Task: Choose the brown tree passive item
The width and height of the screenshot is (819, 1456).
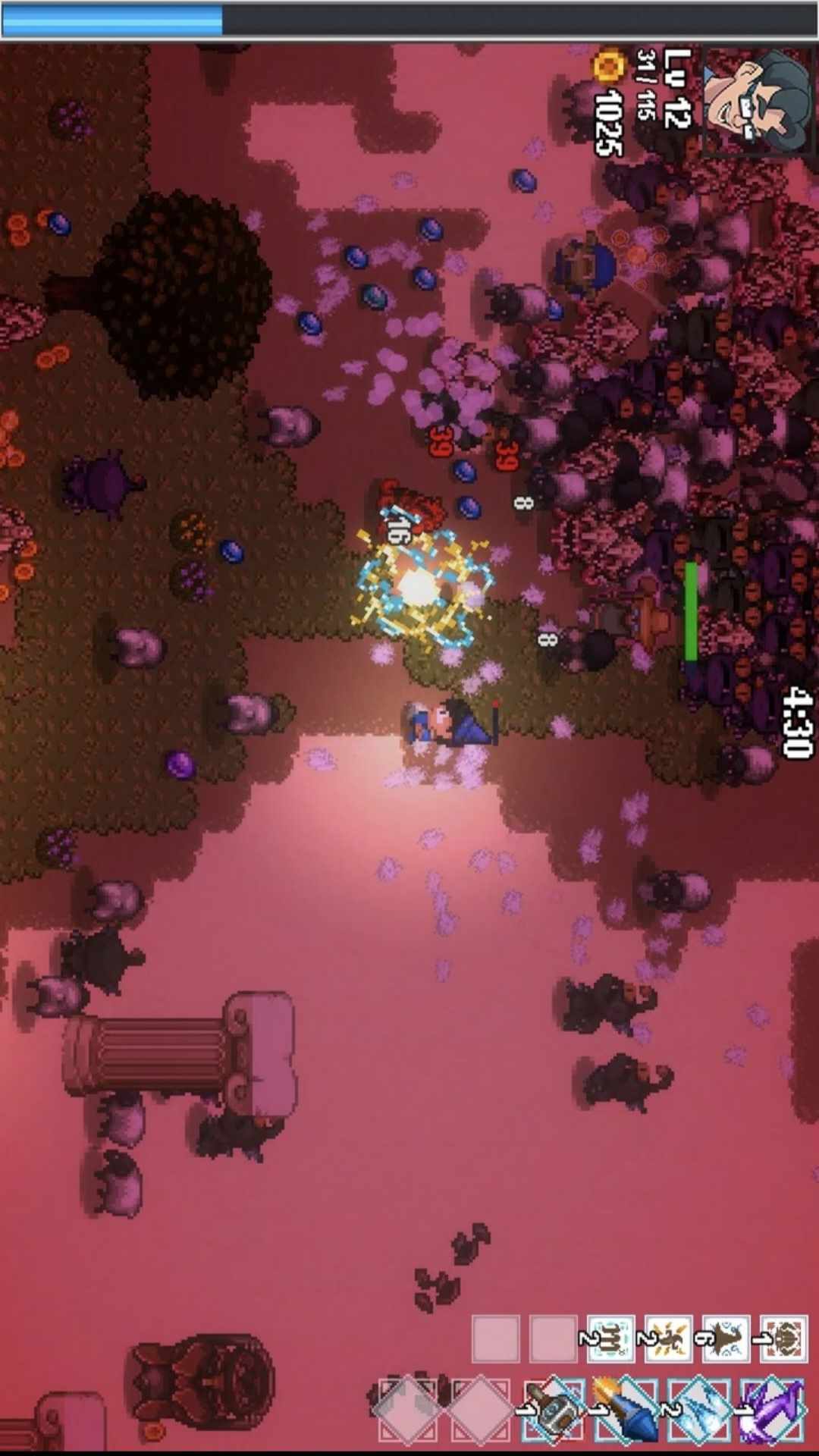Action: (x=726, y=1339)
